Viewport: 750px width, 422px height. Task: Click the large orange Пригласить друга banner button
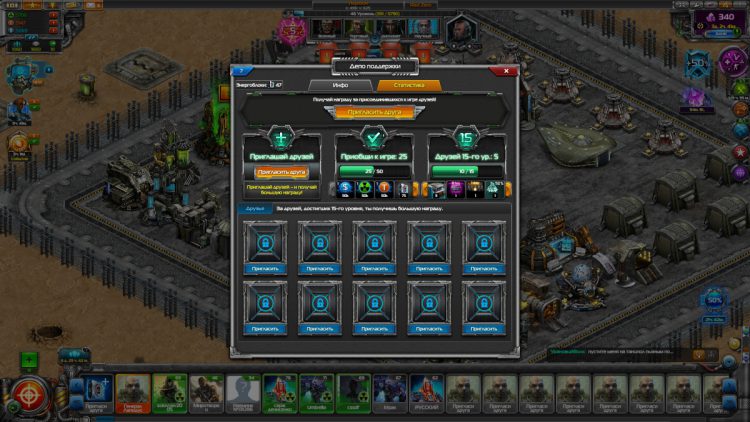(x=374, y=113)
